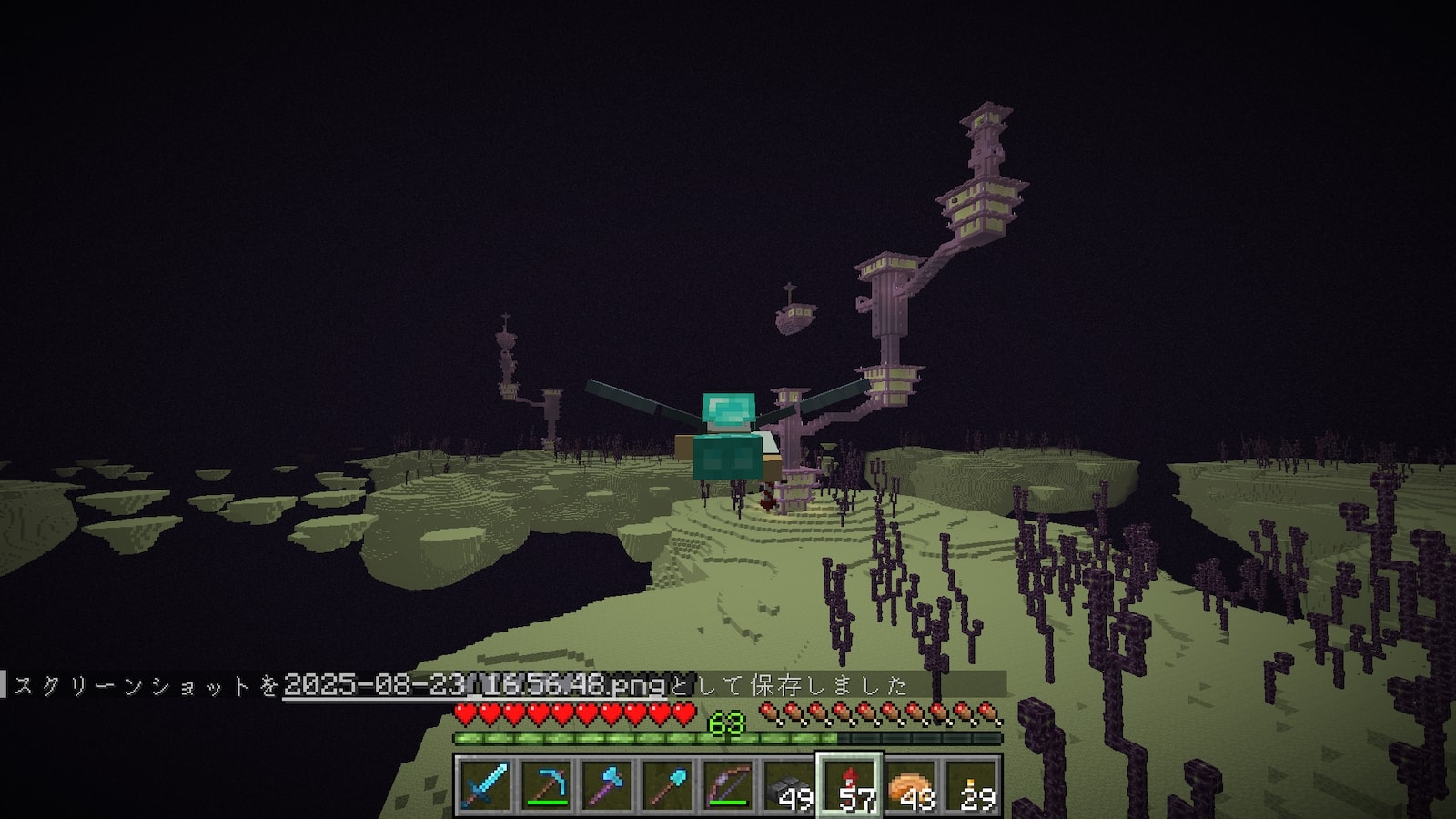Viewport: 1456px width, 819px height.
Task: Select the diamond pickaxe hotbar slot
Action: (545, 784)
